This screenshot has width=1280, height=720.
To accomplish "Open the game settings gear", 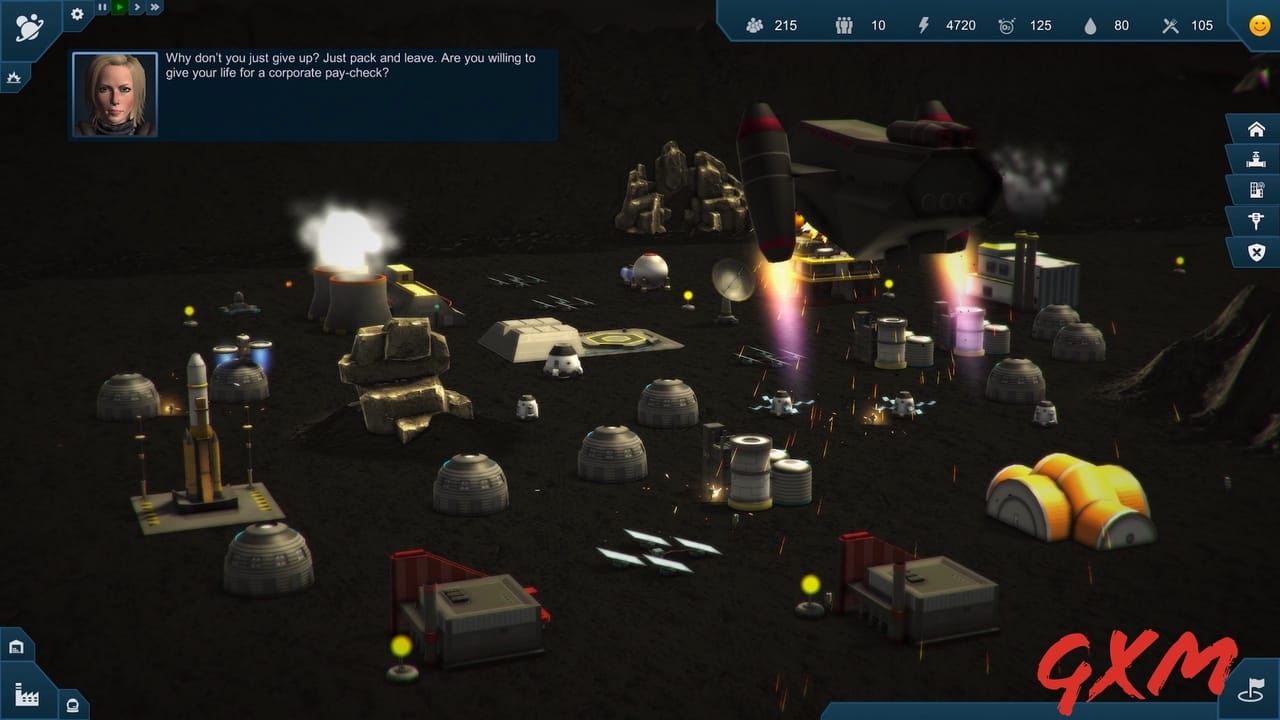I will click(x=76, y=15).
